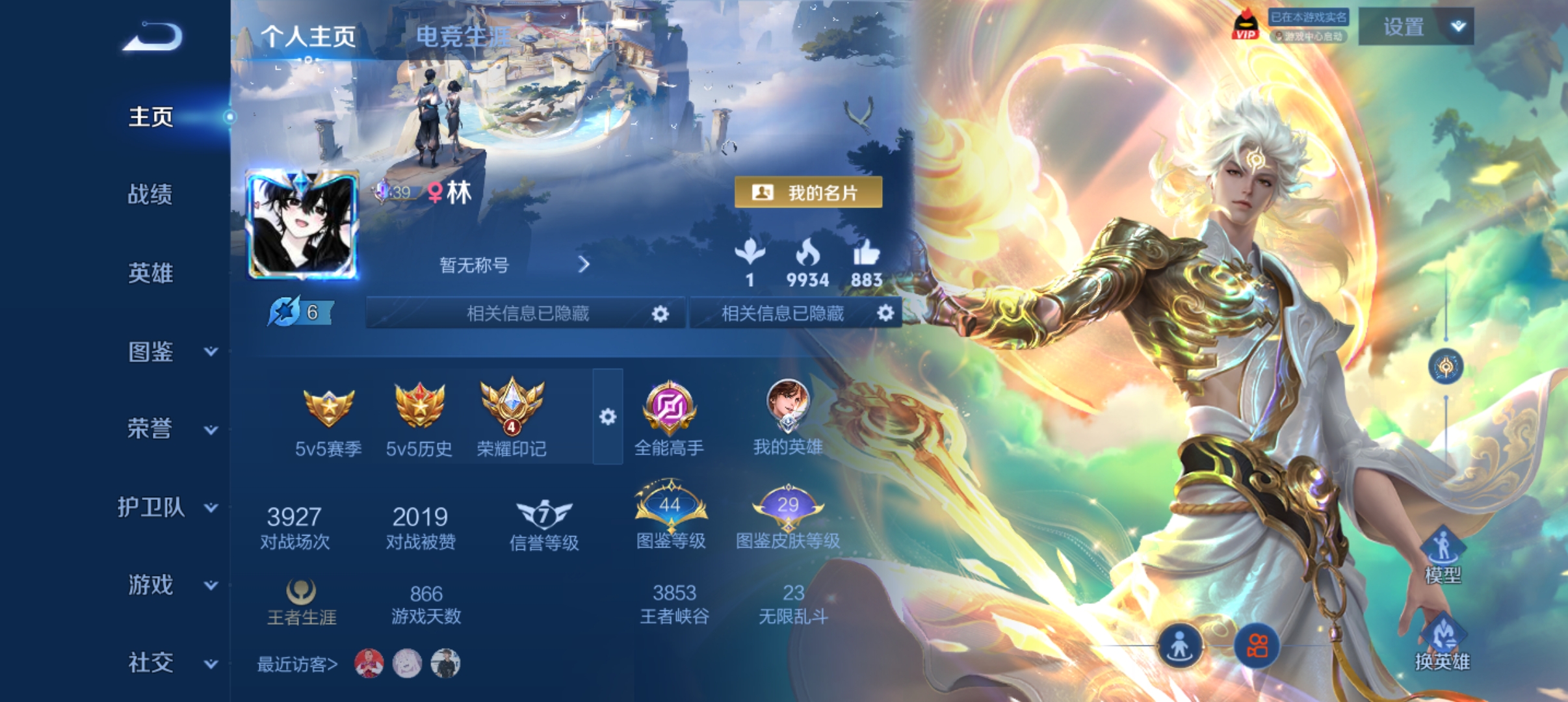
Task: Toggle visibility of first 相关信息已隐藏 gear
Action: tap(660, 313)
